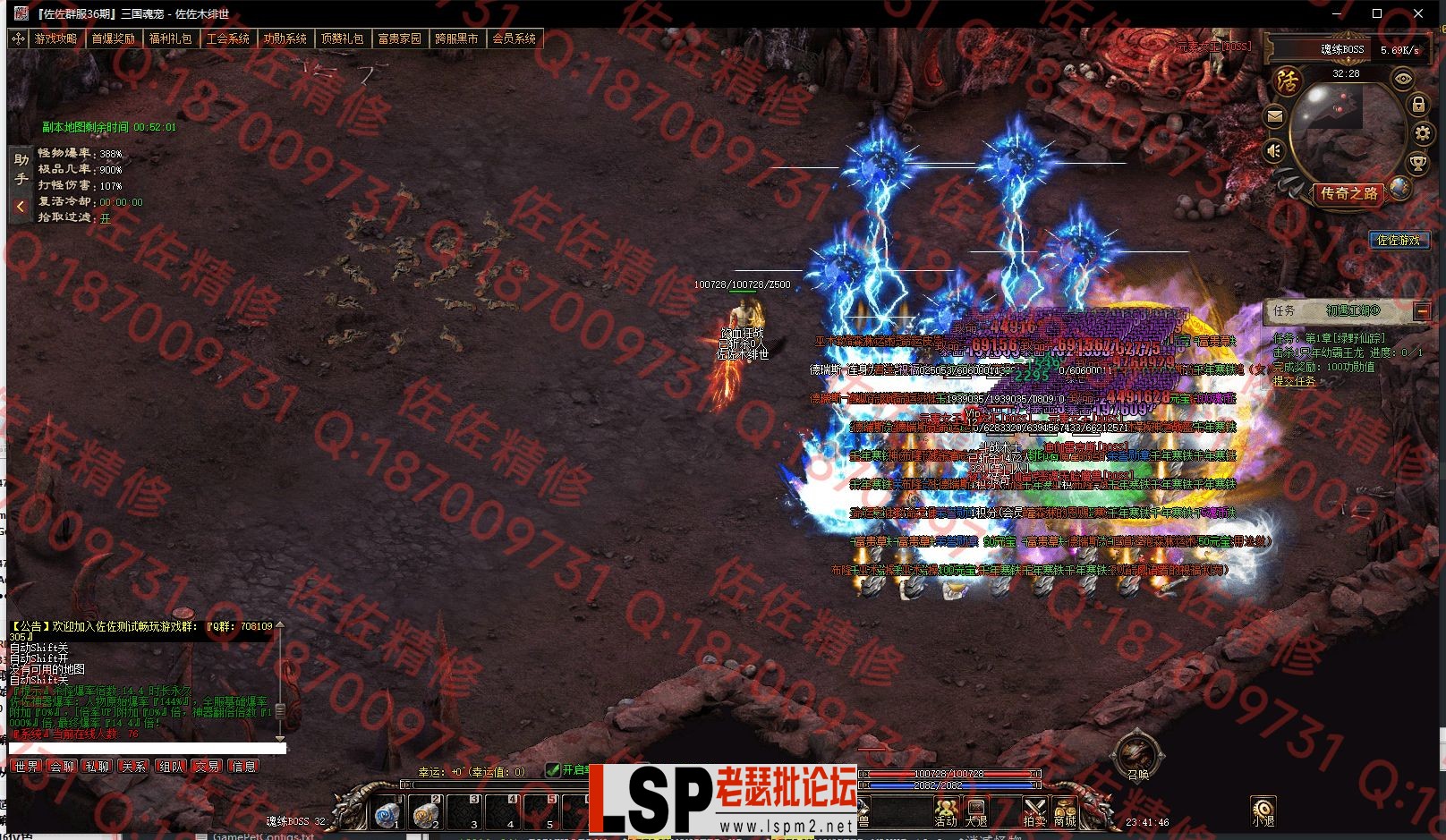Open the mail envelope icon
This screenshot has width=1446, height=840.
1275,115
